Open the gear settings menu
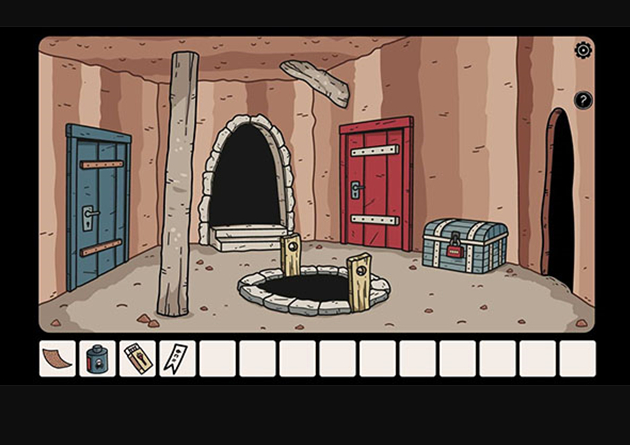The width and height of the screenshot is (630, 445). 583,50
